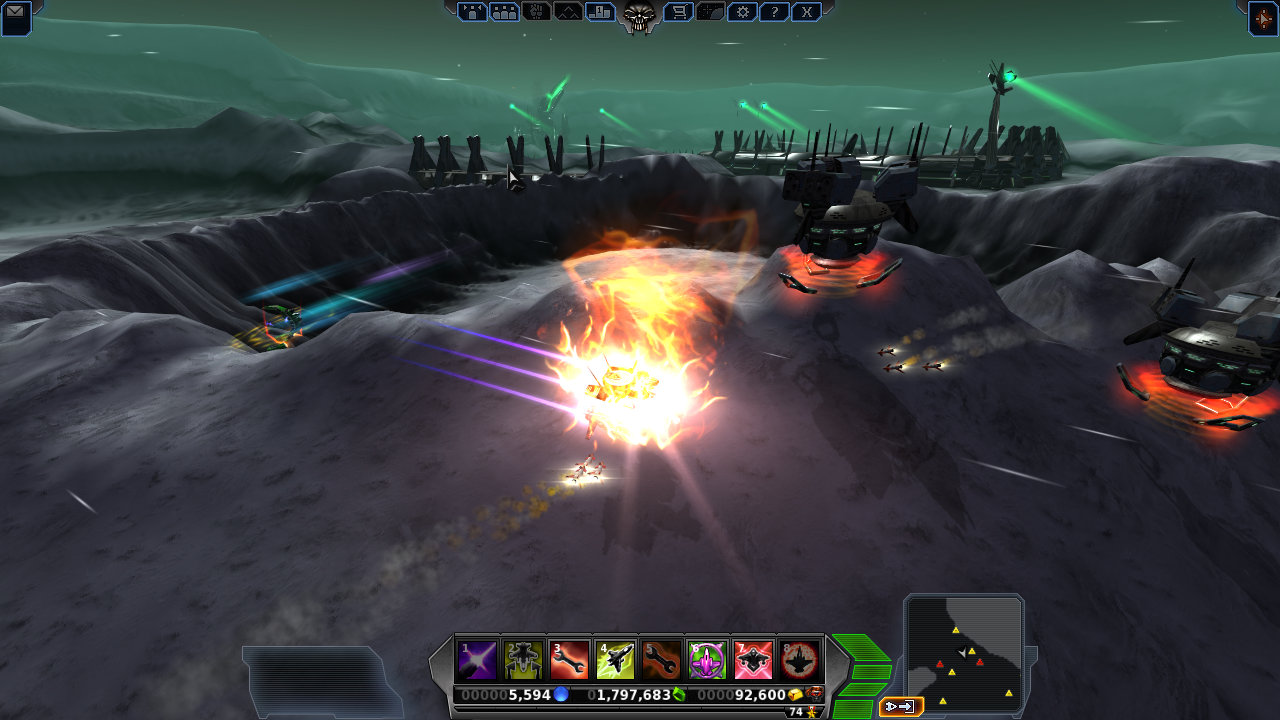Activate ability 6 purple ship target

coord(707,660)
